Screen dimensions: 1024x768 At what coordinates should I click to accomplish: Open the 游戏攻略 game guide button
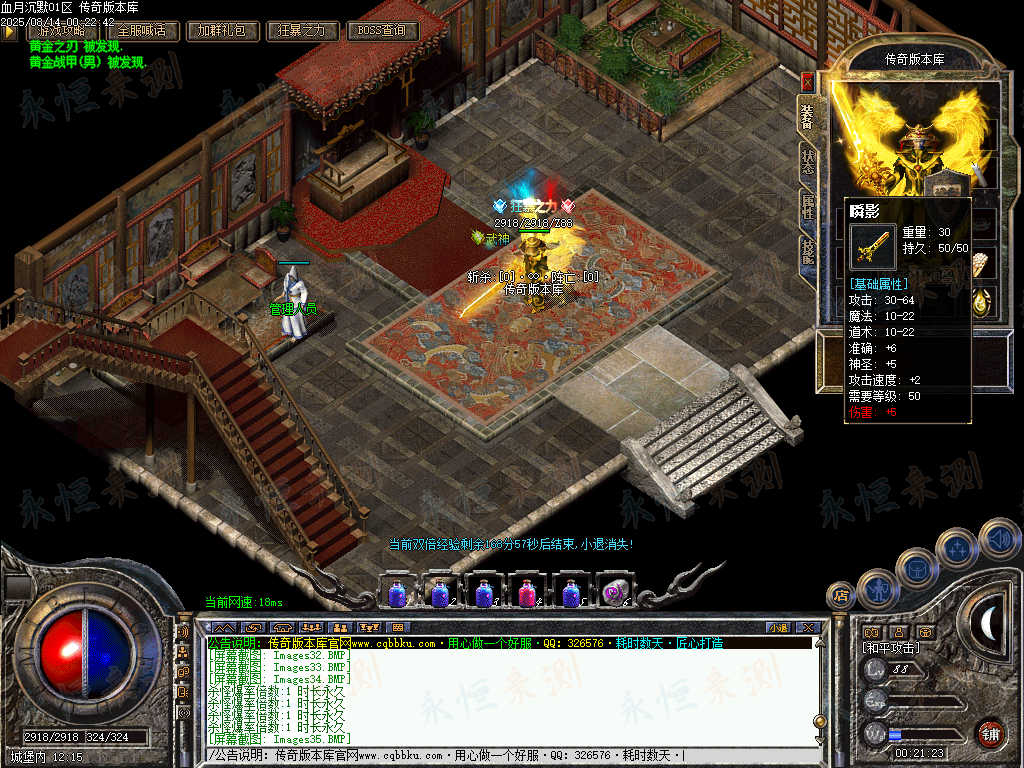(62, 31)
